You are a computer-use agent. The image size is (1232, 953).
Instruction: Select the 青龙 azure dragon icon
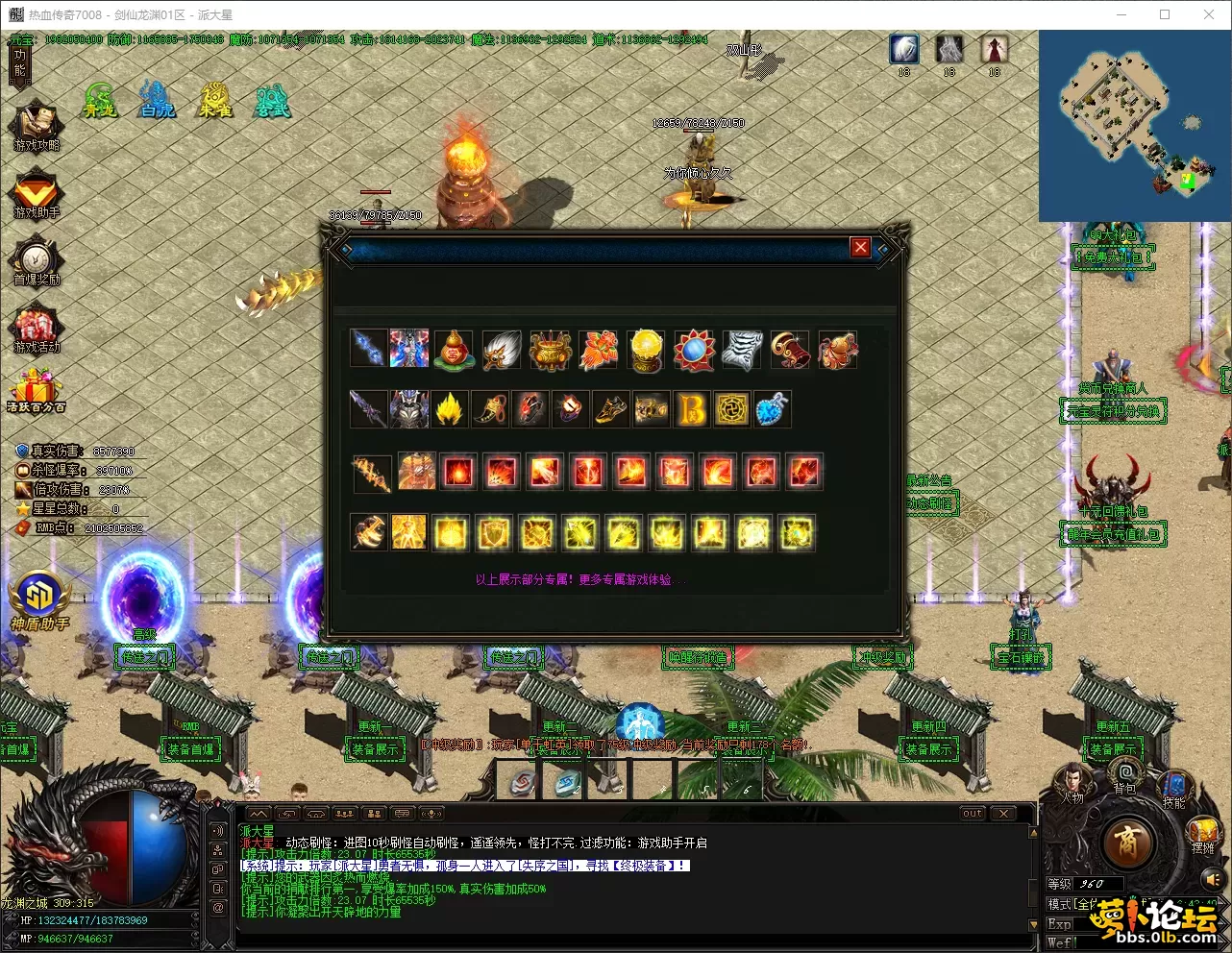99,99
